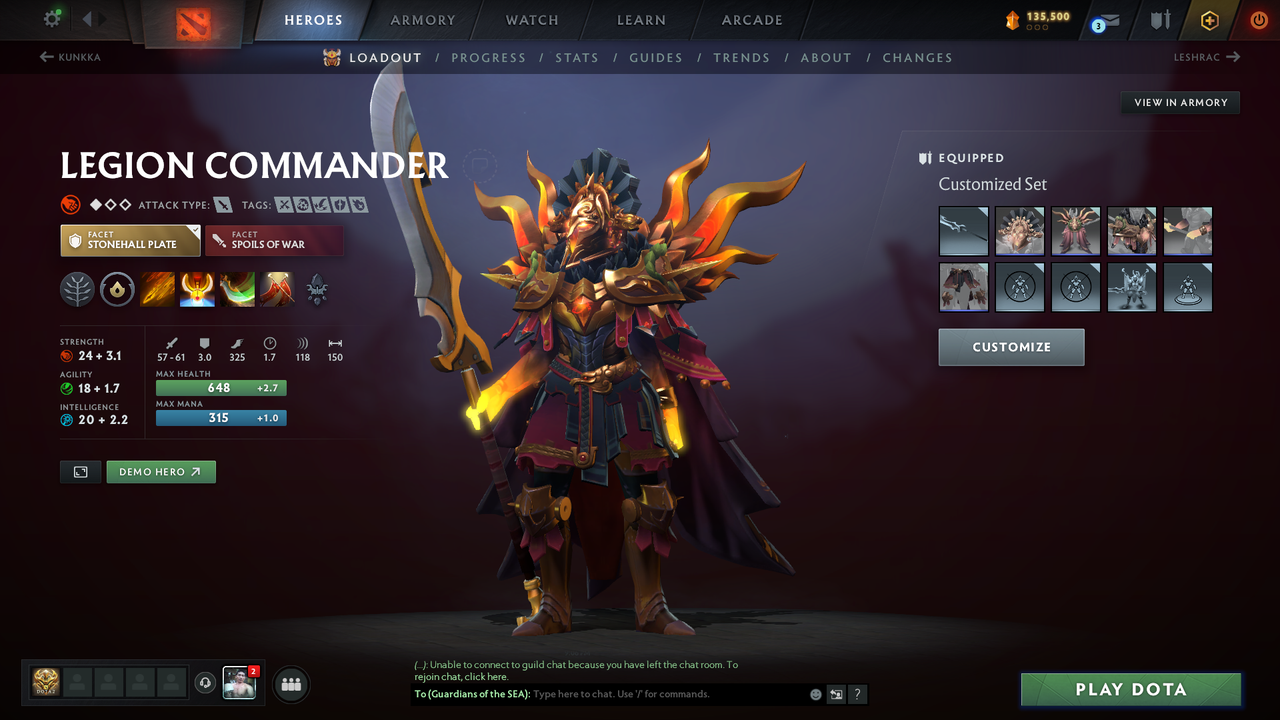
Task: Select the Stonehall Plate facet
Action: (x=130, y=240)
